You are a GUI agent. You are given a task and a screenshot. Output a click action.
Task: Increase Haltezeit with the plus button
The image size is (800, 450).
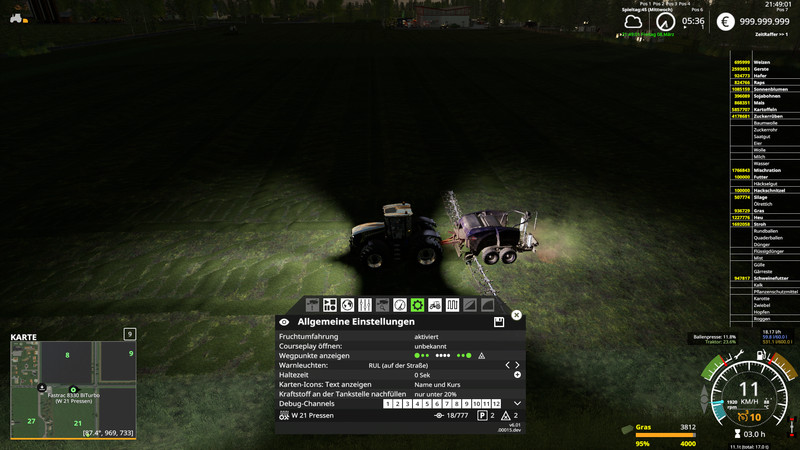[x=517, y=375]
